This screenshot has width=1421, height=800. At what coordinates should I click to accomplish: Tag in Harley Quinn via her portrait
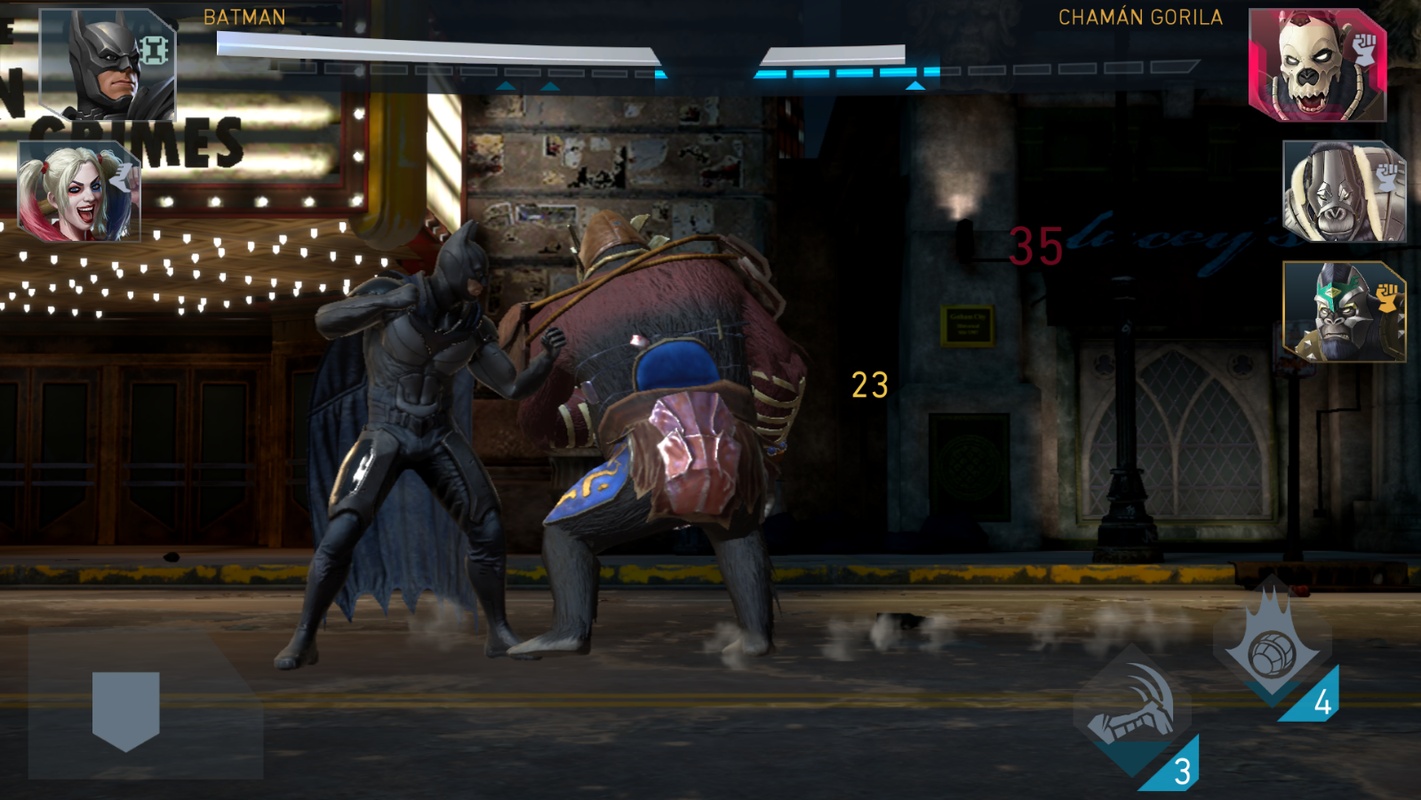(78, 191)
